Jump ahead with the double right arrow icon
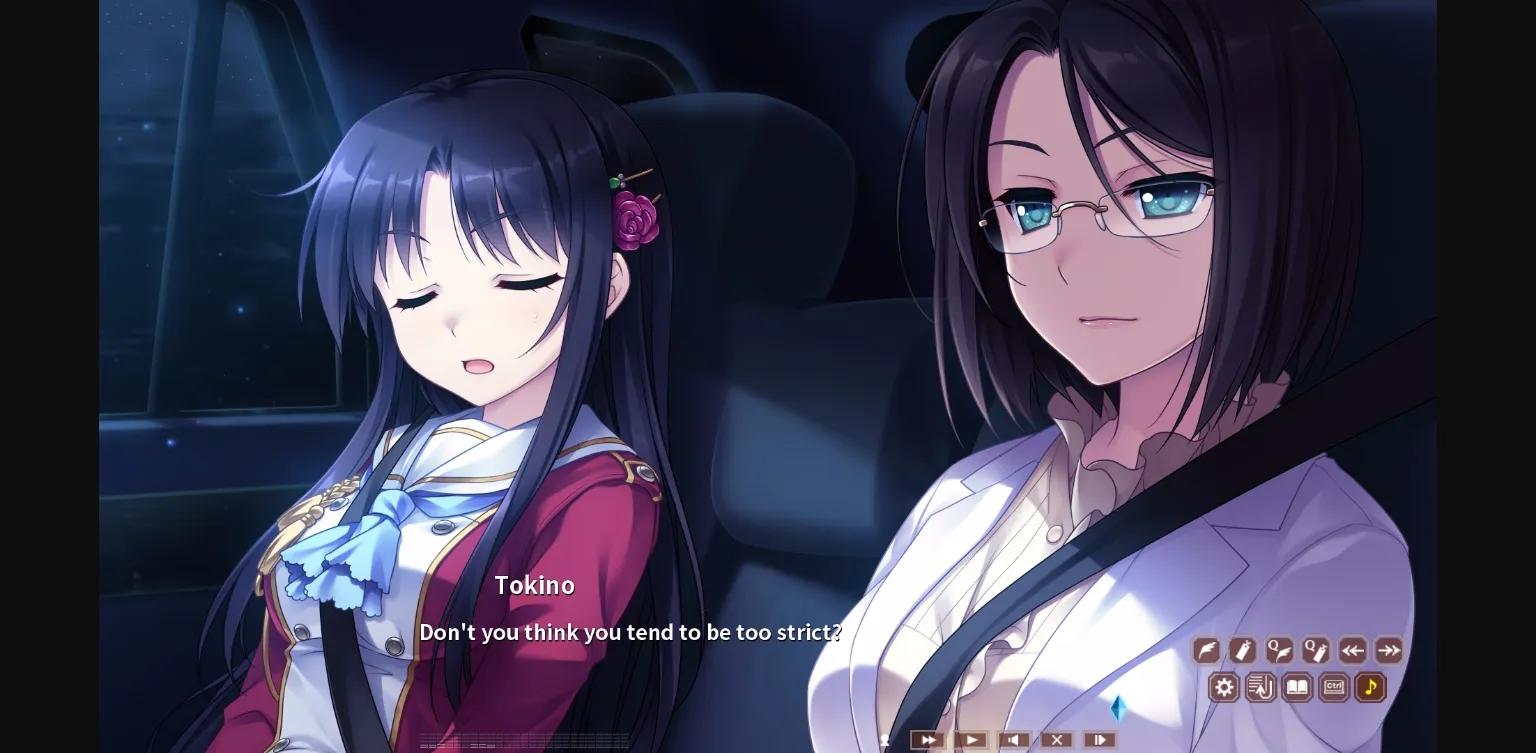This screenshot has width=1536, height=753. pyautogui.click(x=1389, y=650)
